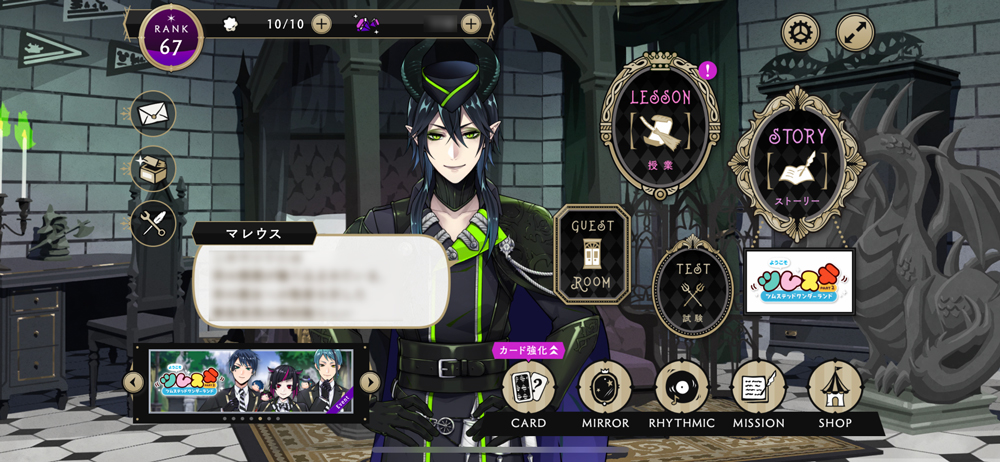Viewport: 1000px width, 462px height.
Task: Open the Test exam menu
Action: 693,287
